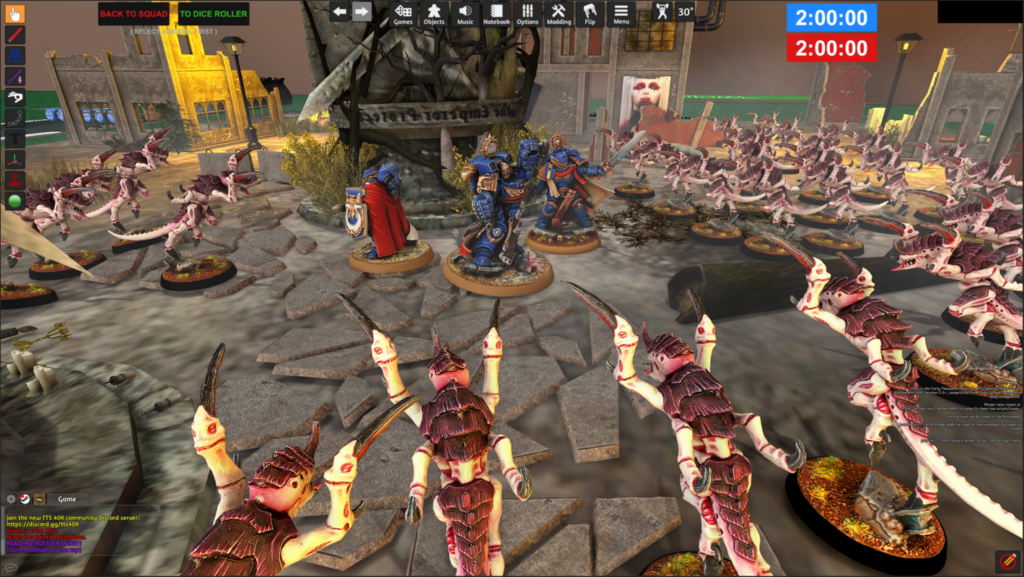Select the gizmo axes tool

pos(15,158)
